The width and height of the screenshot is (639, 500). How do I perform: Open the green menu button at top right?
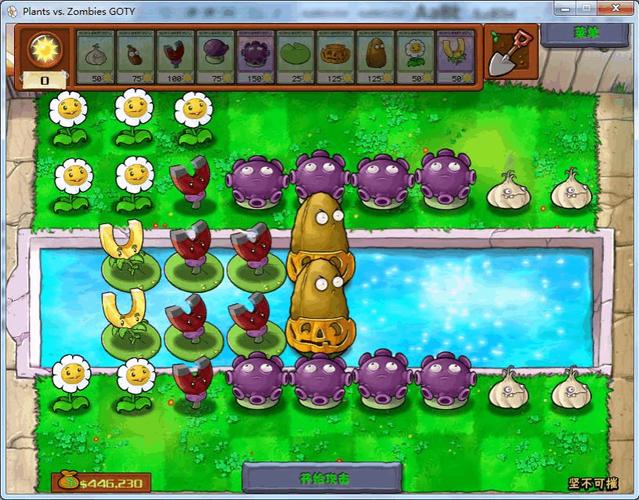click(586, 33)
